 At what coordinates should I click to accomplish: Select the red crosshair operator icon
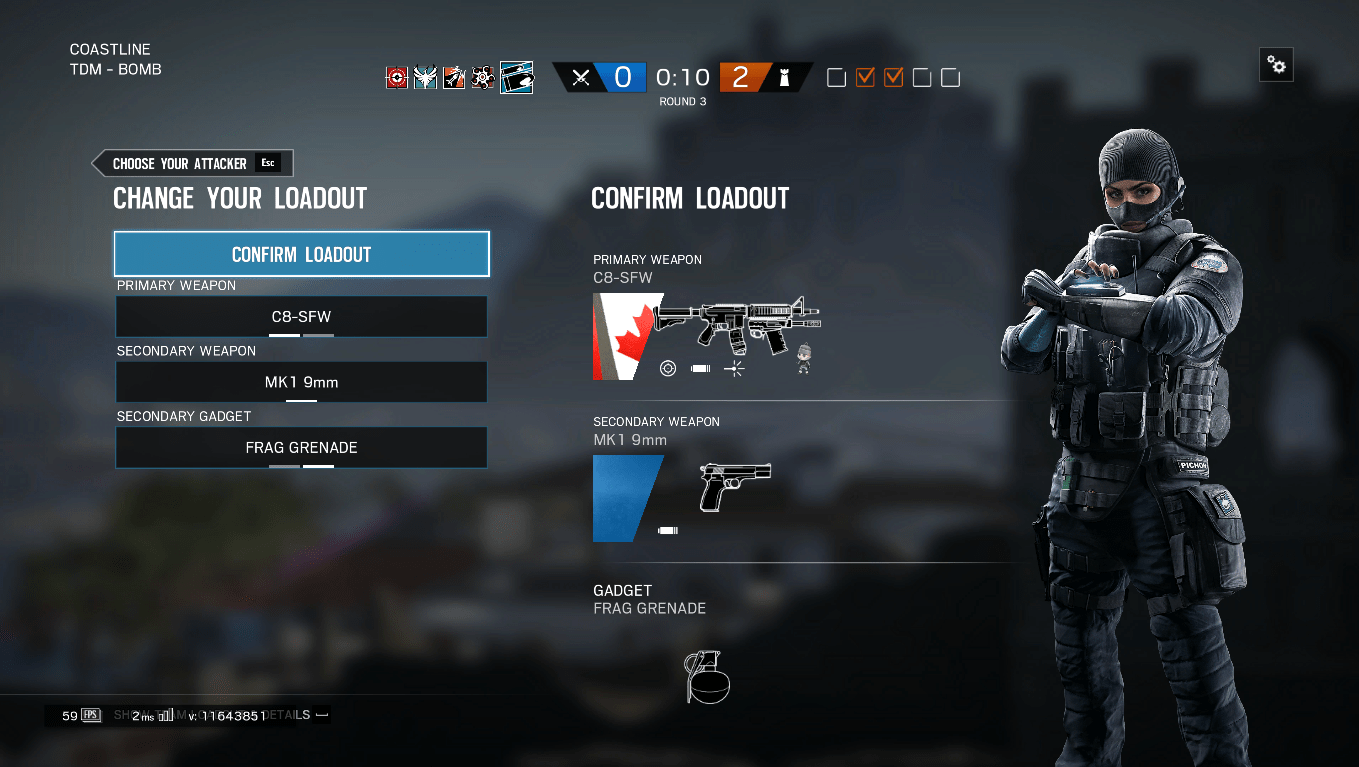(395, 77)
